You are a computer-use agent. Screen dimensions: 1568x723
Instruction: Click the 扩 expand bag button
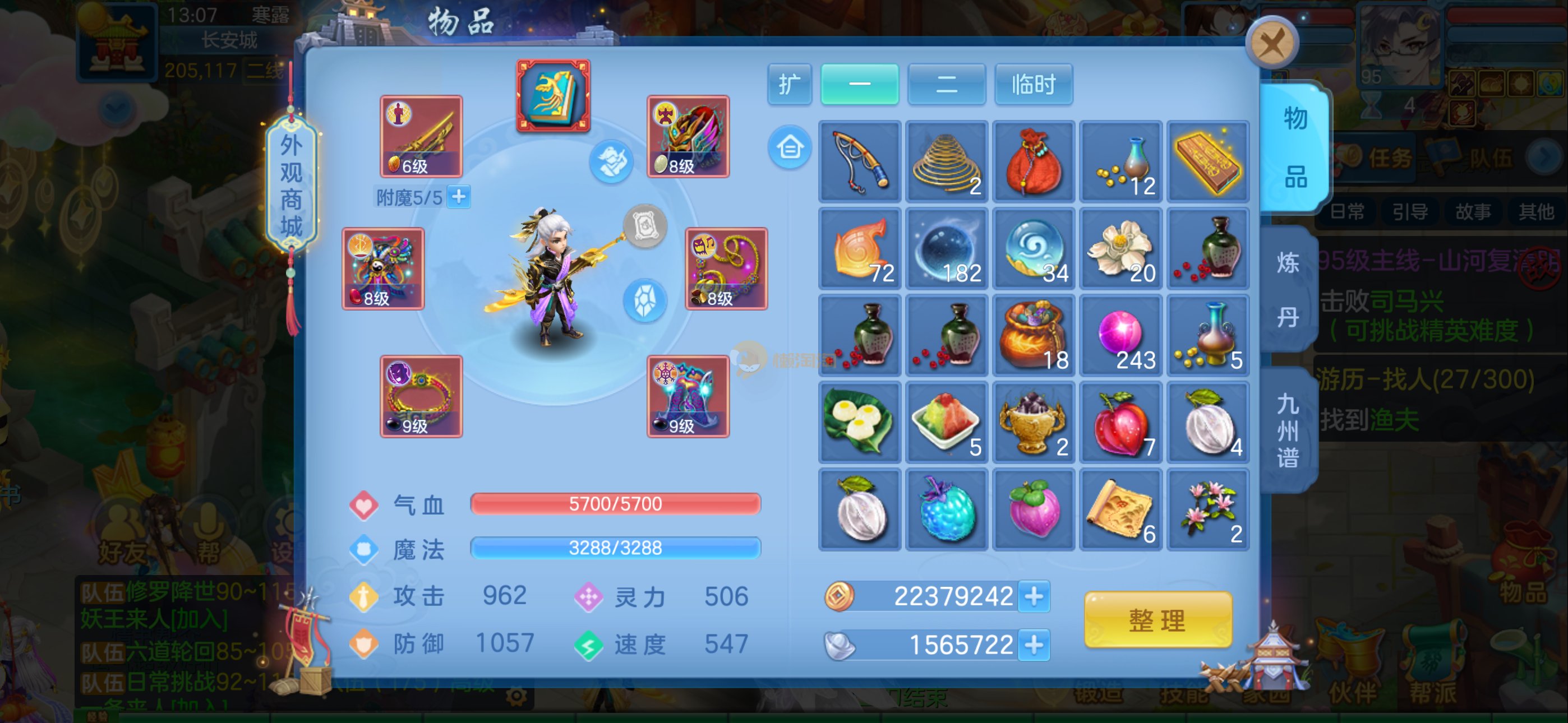[x=789, y=84]
